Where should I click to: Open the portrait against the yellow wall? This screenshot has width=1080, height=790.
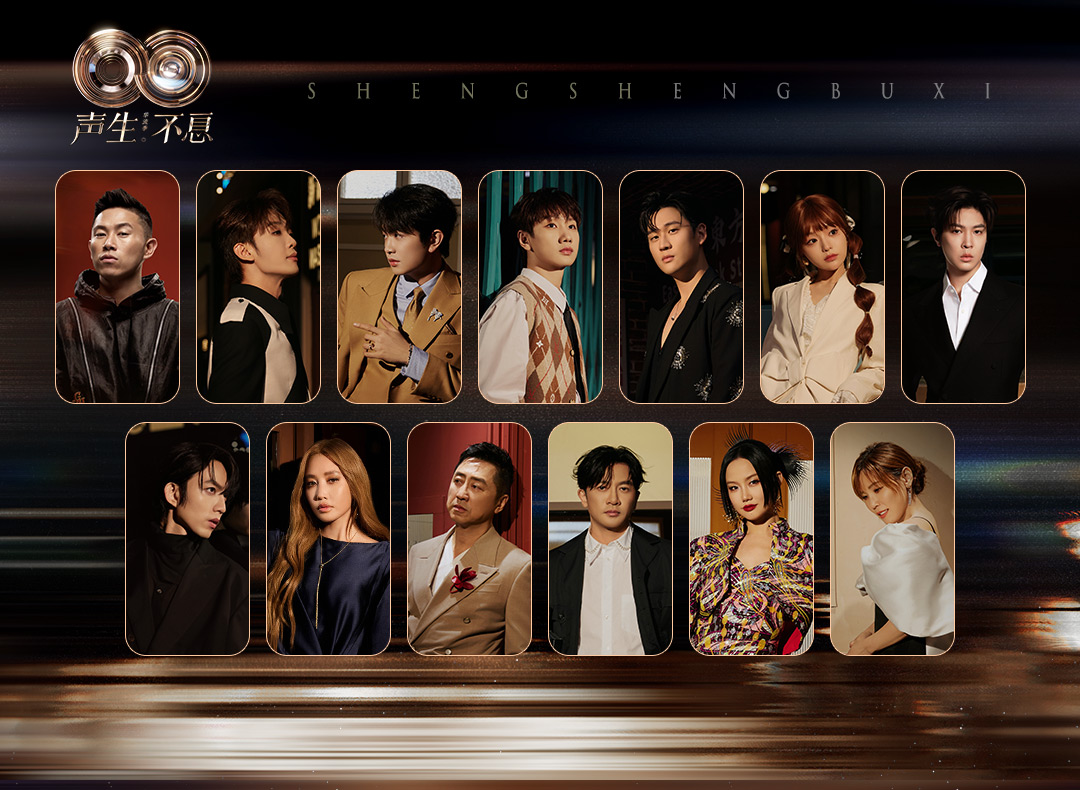click(x=610, y=539)
